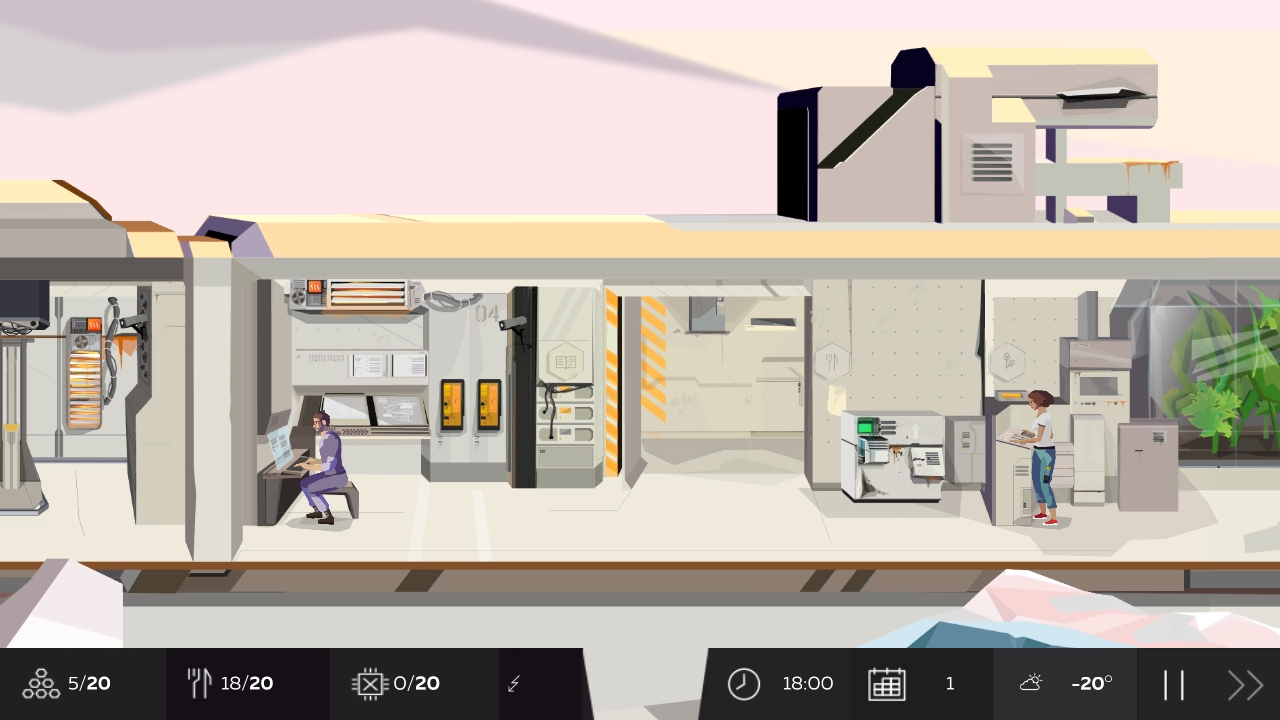Click the weather icon beside -20°
1280x720 pixels.
point(1031,683)
